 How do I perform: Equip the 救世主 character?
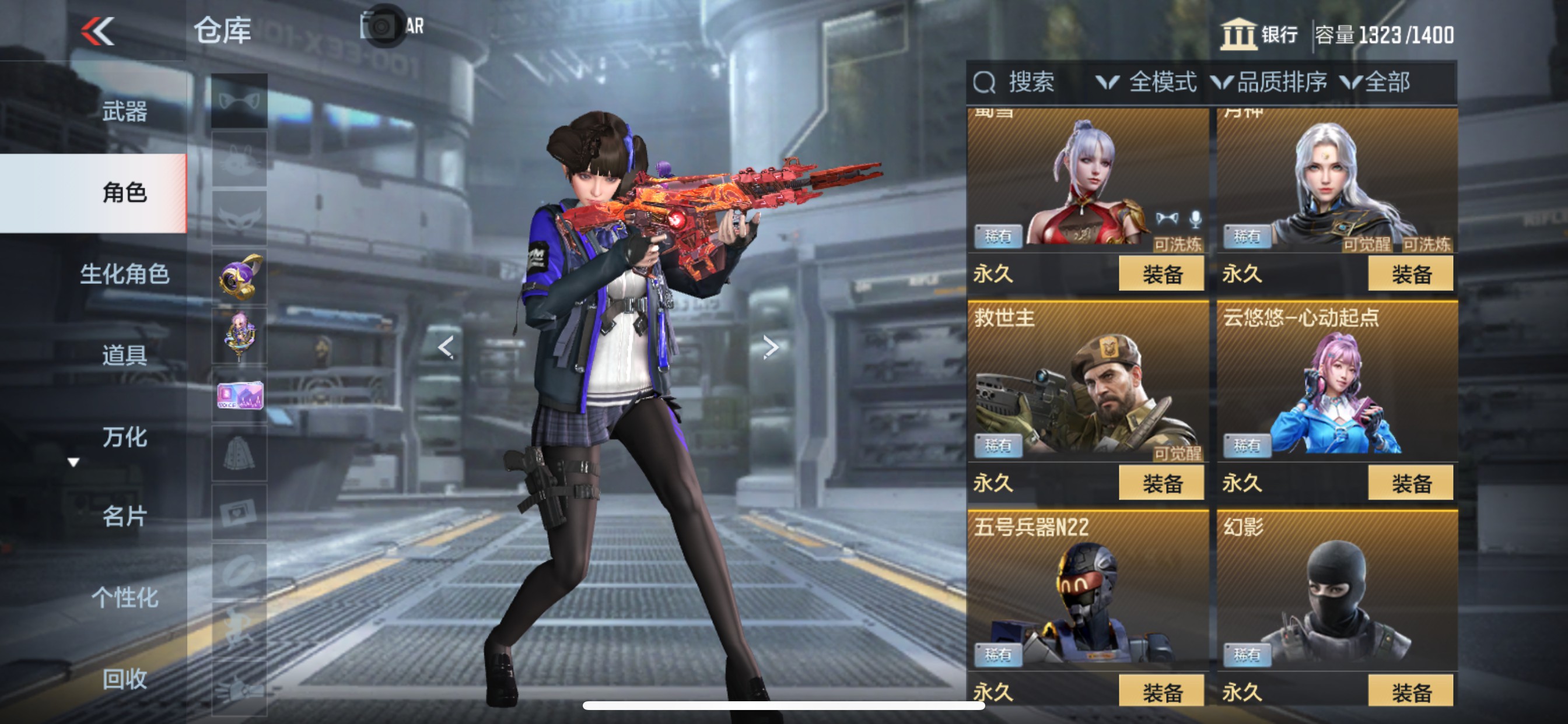1161,483
